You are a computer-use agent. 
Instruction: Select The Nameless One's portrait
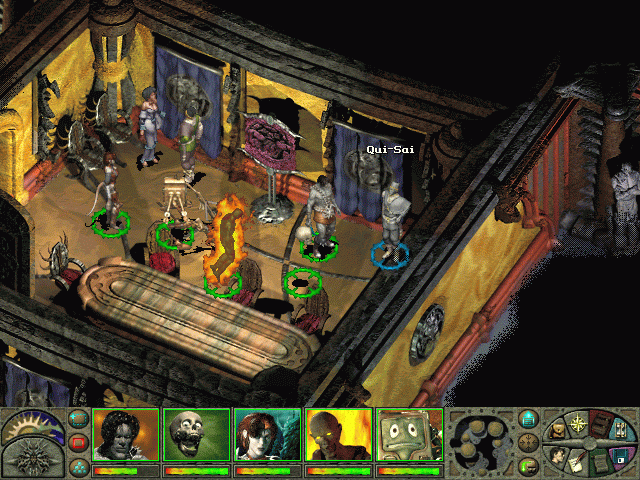point(126,435)
